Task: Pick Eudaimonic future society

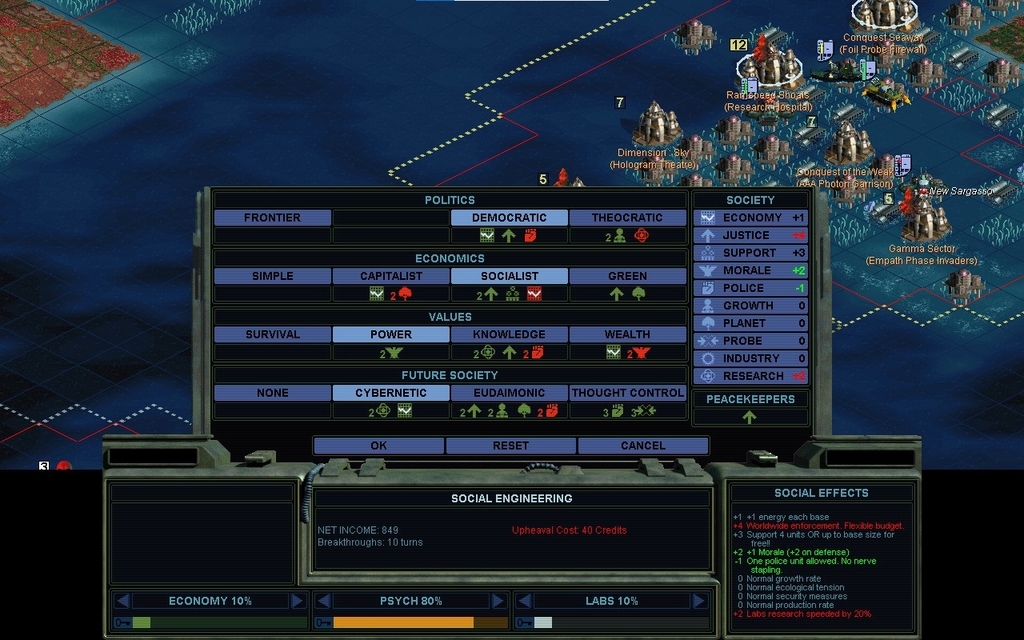Action: click(x=509, y=393)
